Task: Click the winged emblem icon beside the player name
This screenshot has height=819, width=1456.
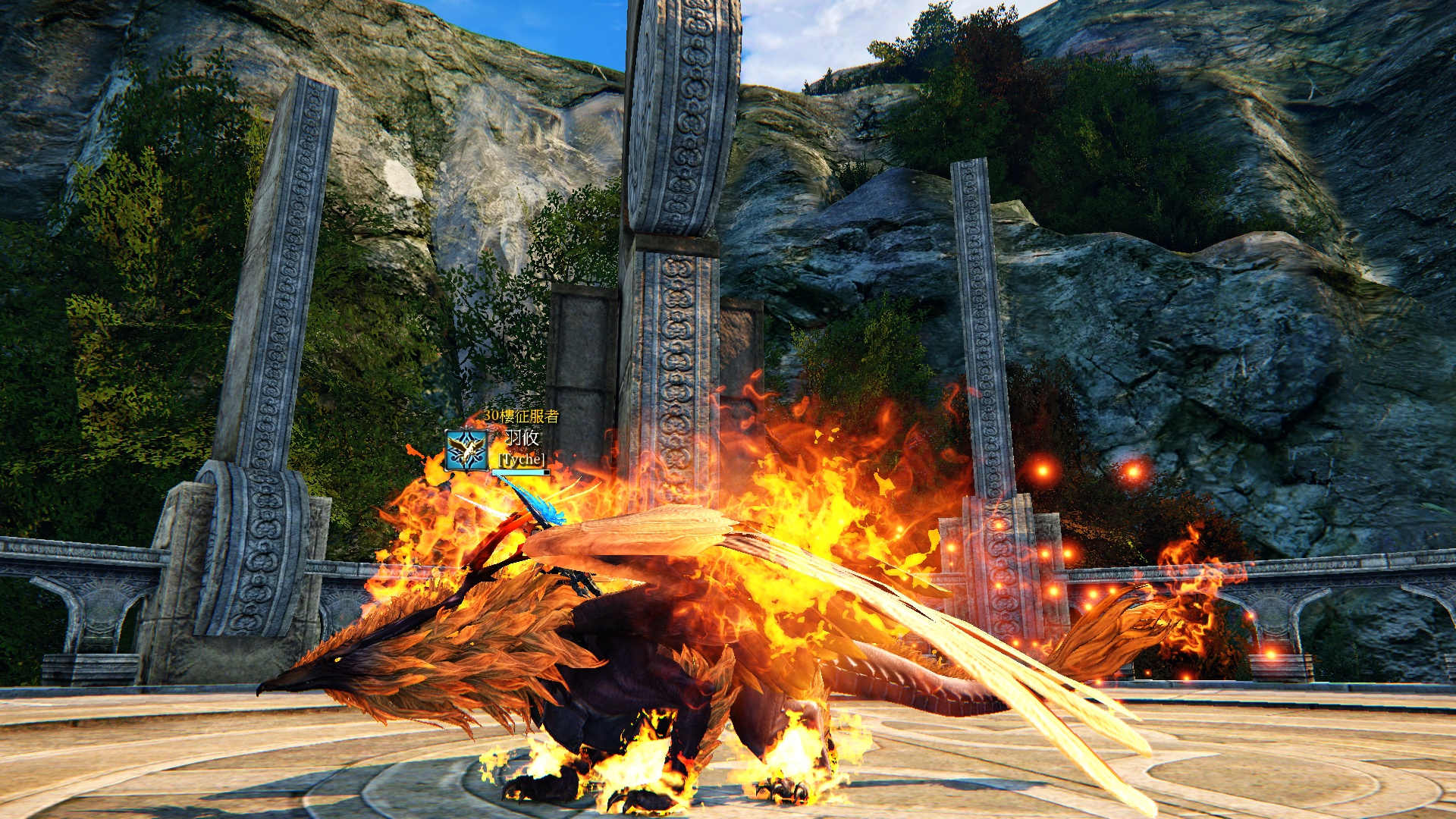Action: tap(466, 450)
